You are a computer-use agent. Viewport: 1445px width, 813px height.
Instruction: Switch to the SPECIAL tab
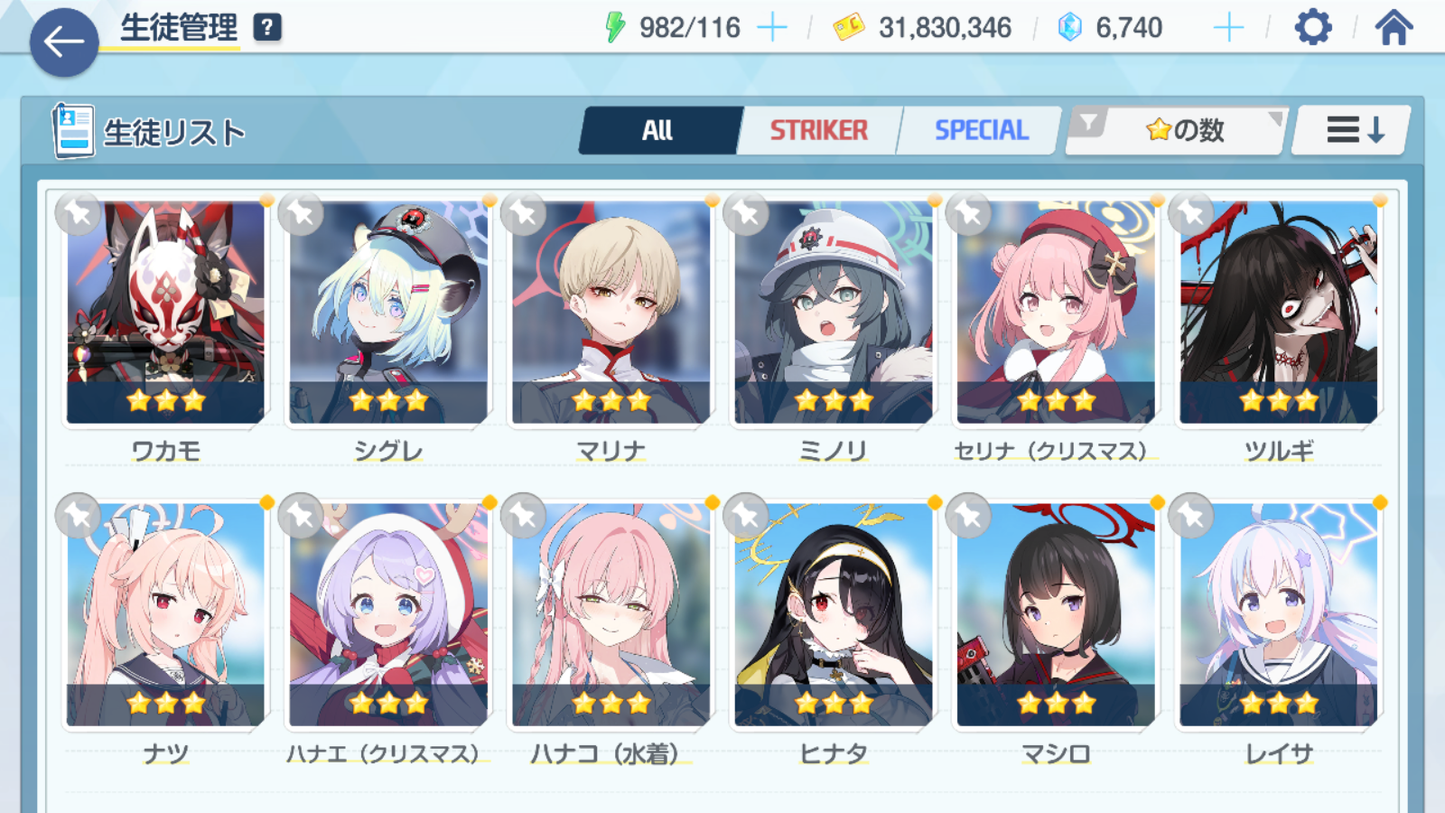pos(980,130)
